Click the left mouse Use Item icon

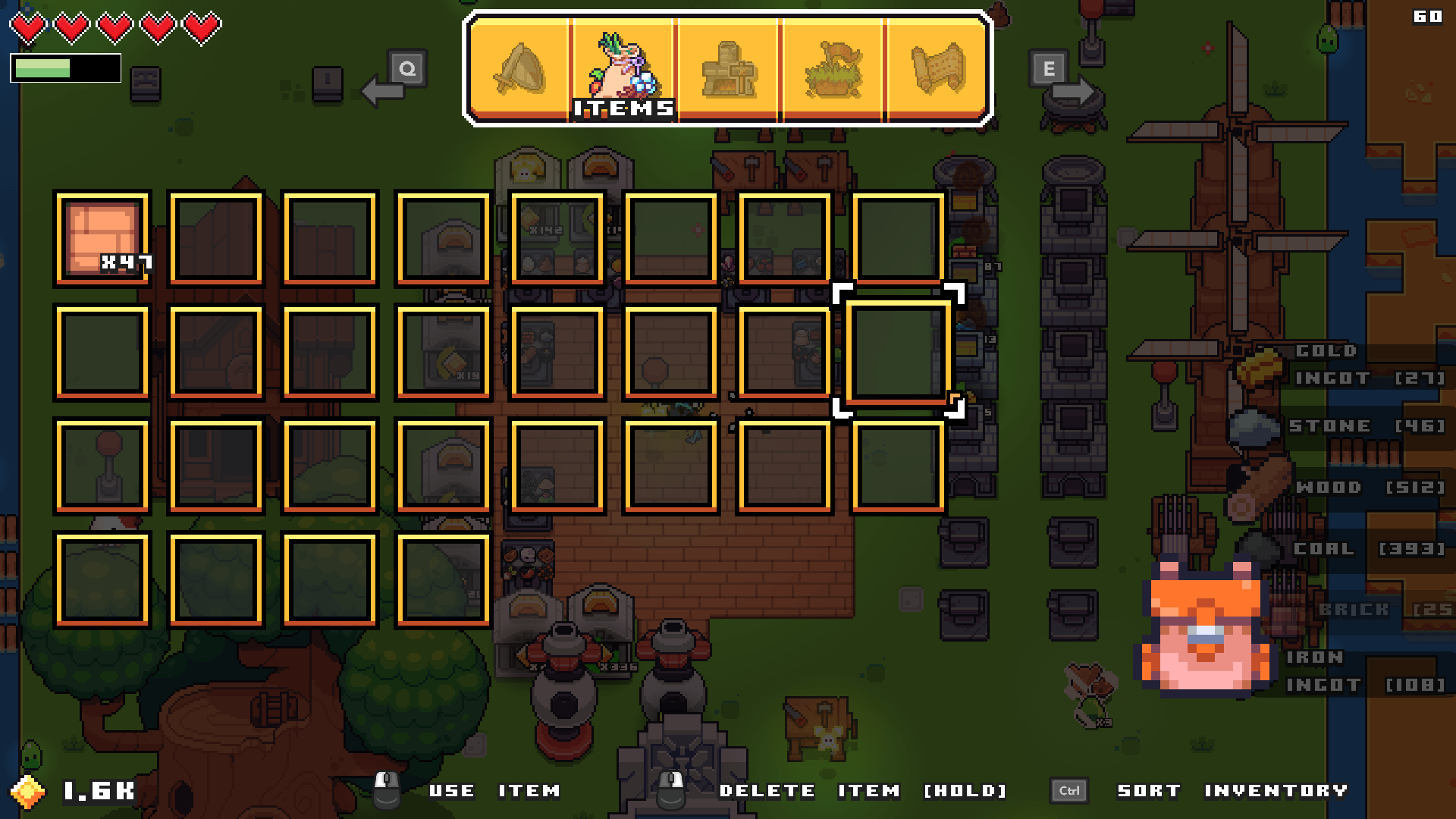coord(387,790)
